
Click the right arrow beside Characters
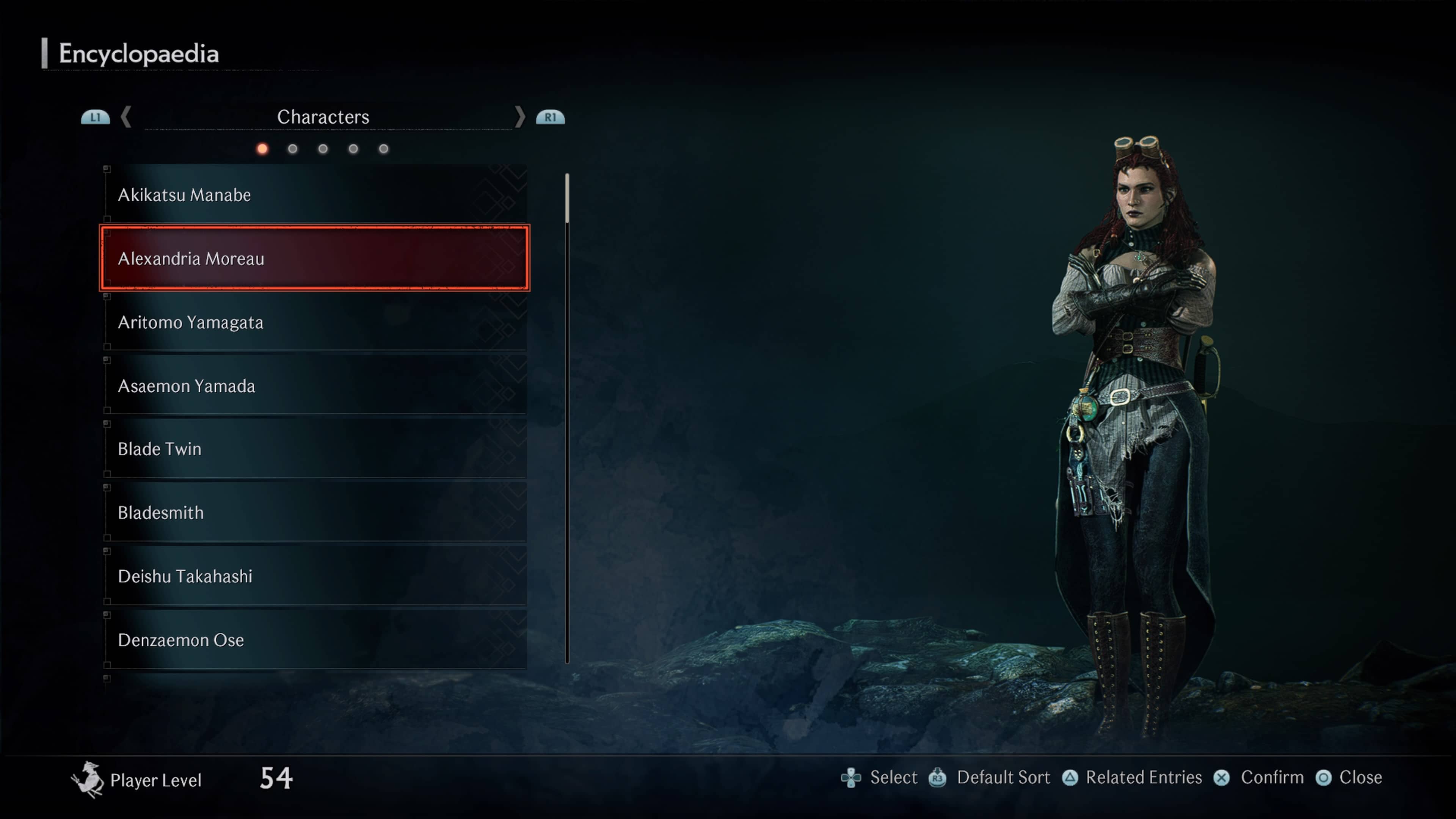(x=519, y=117)
